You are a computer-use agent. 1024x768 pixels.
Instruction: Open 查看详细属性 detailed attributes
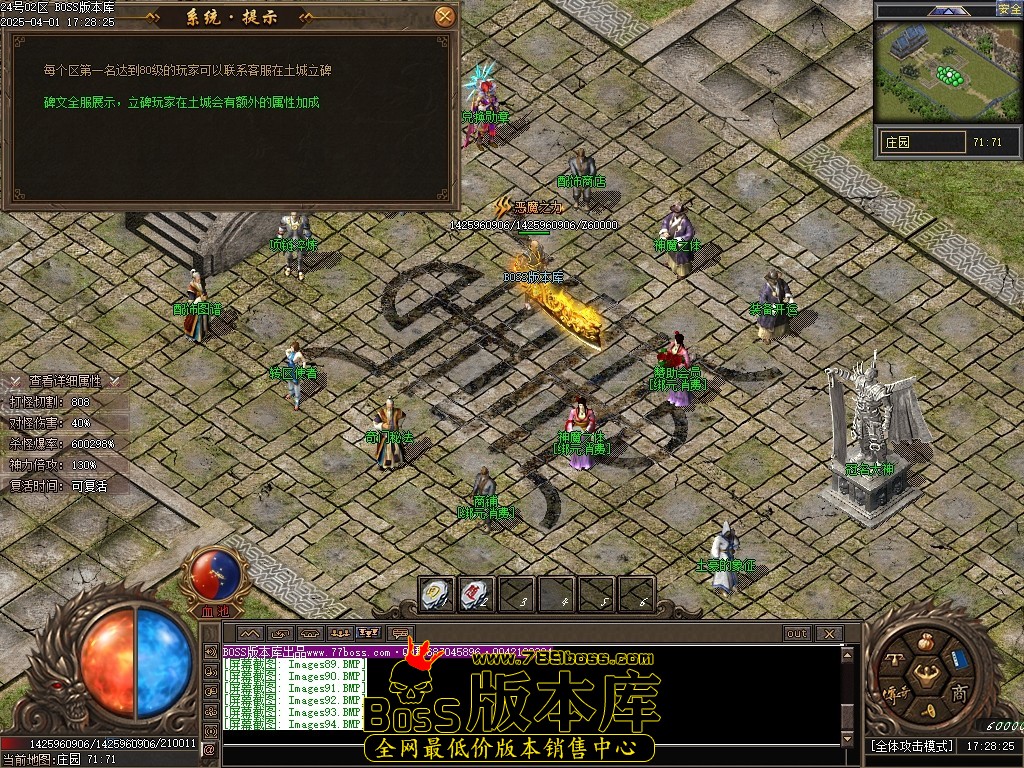[x=64, y=381]
